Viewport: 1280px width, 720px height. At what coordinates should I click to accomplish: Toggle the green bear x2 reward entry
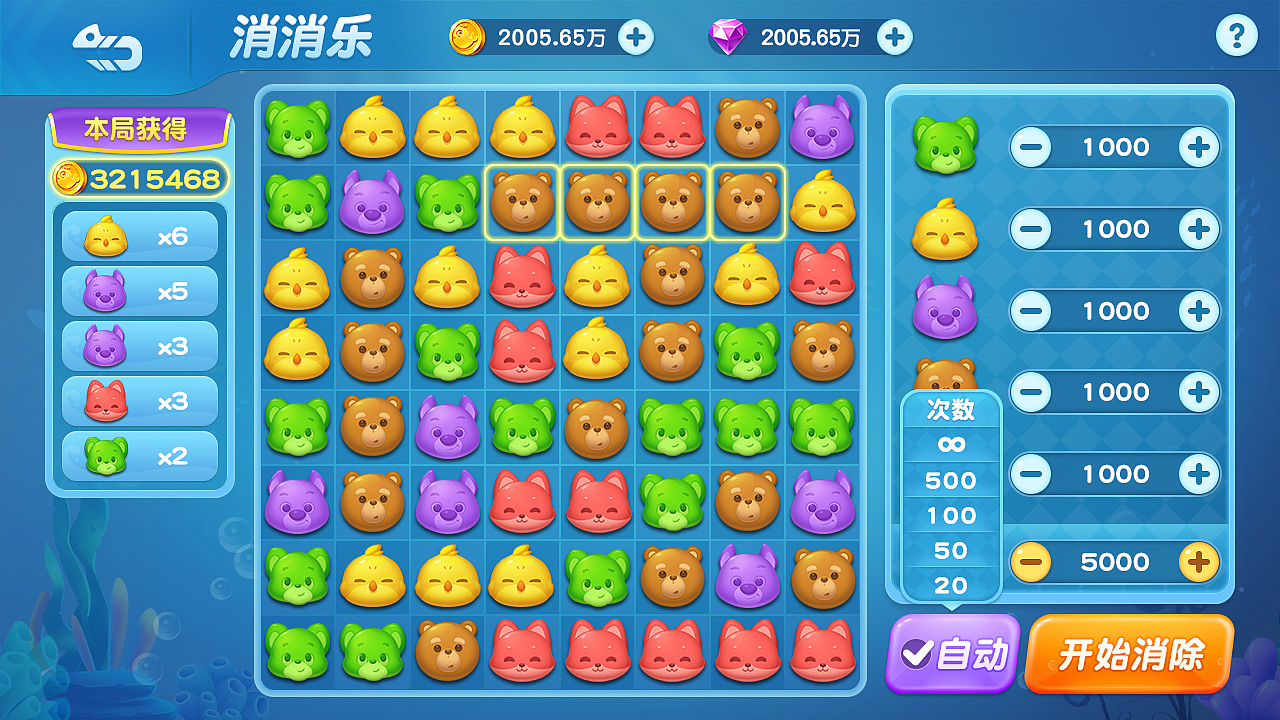139,456
